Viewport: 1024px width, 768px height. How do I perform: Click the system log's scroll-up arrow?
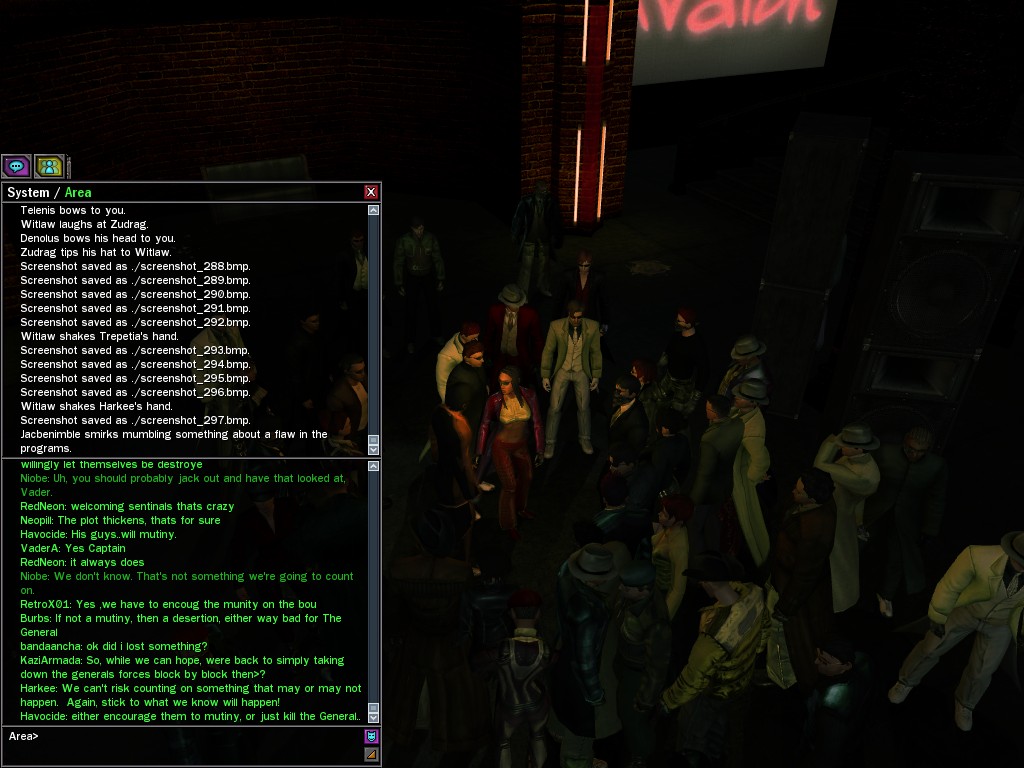tap(374, 210)
